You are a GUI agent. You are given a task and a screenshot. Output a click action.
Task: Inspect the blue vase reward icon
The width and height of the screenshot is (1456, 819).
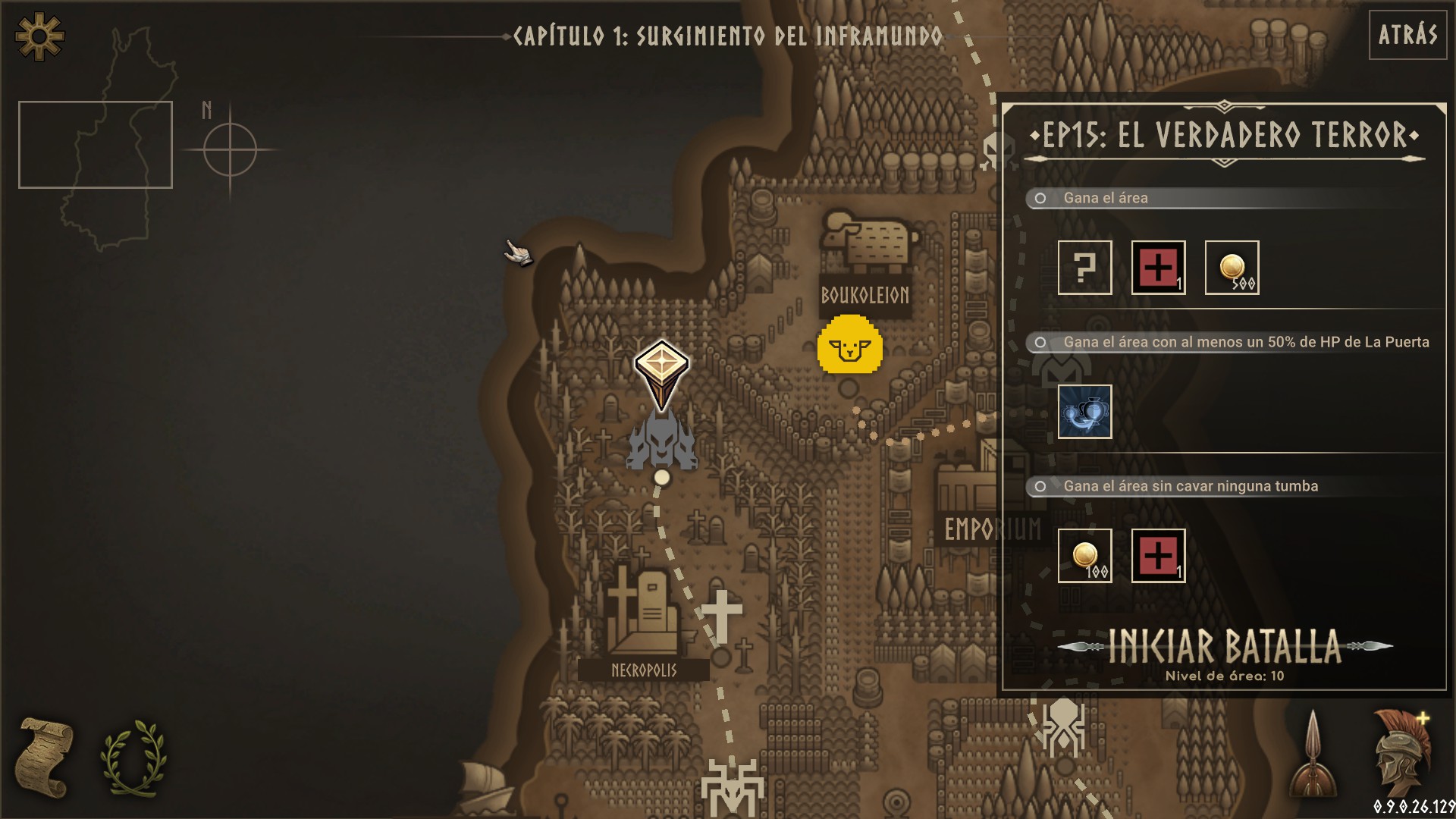1084,412
